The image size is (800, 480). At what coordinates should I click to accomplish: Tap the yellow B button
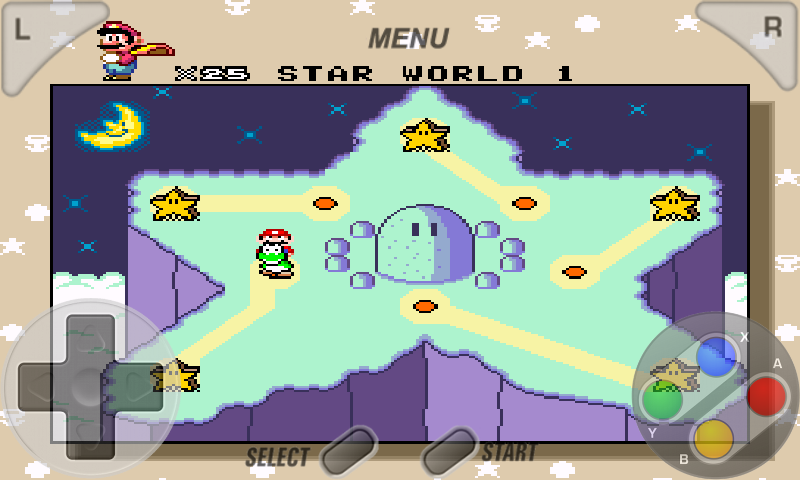[714, 438]
